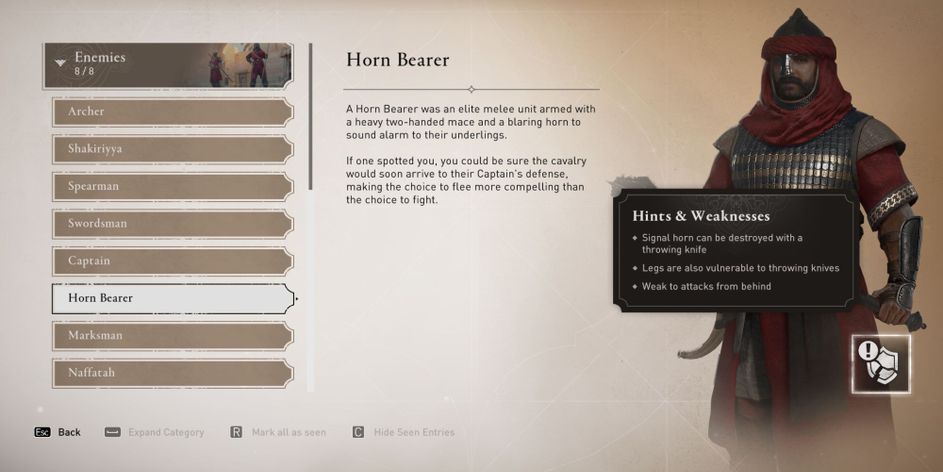Select the Archer entry
943x472 pixels.
point(172,111)
